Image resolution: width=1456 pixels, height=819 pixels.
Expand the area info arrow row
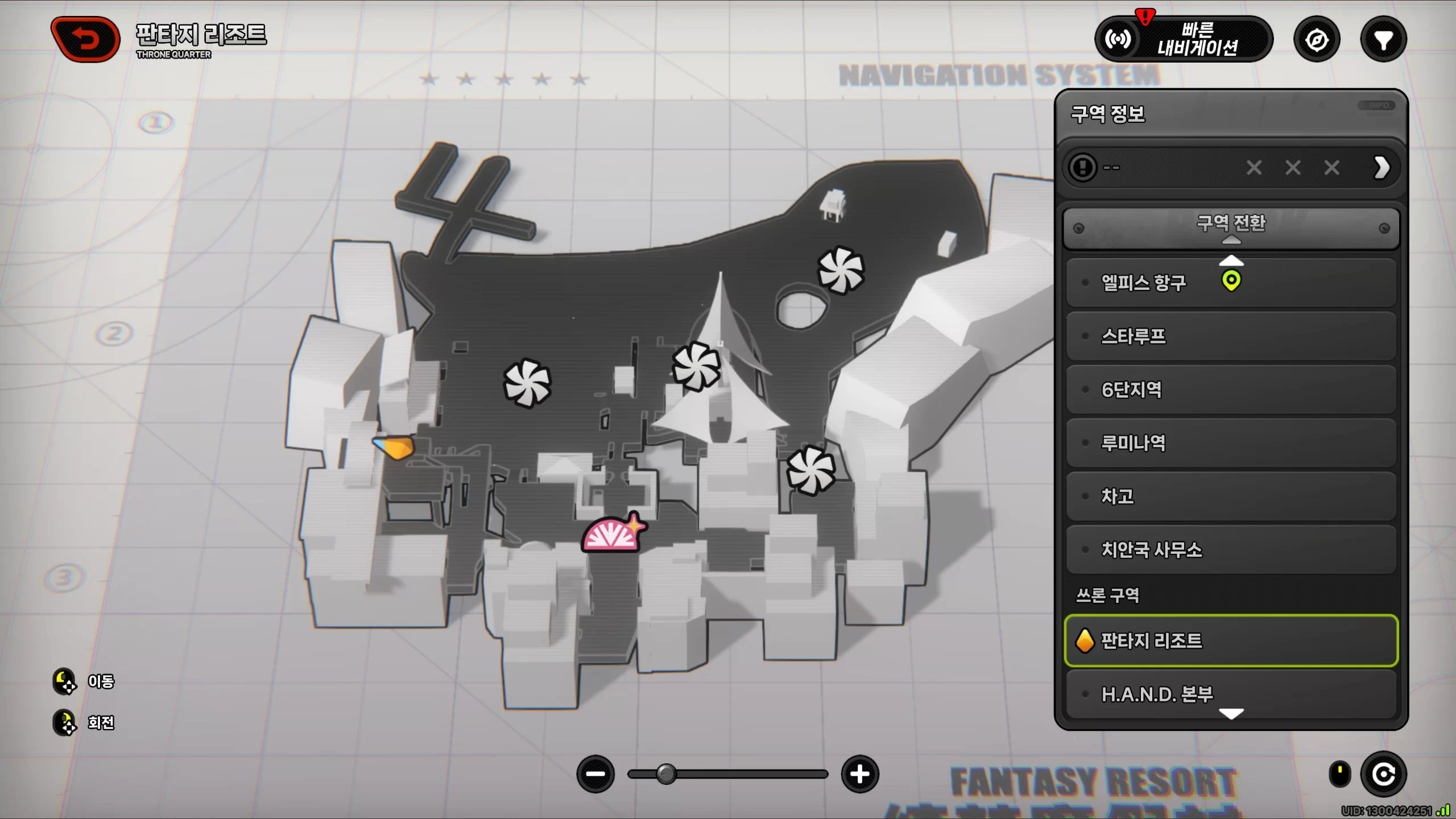1381,168
